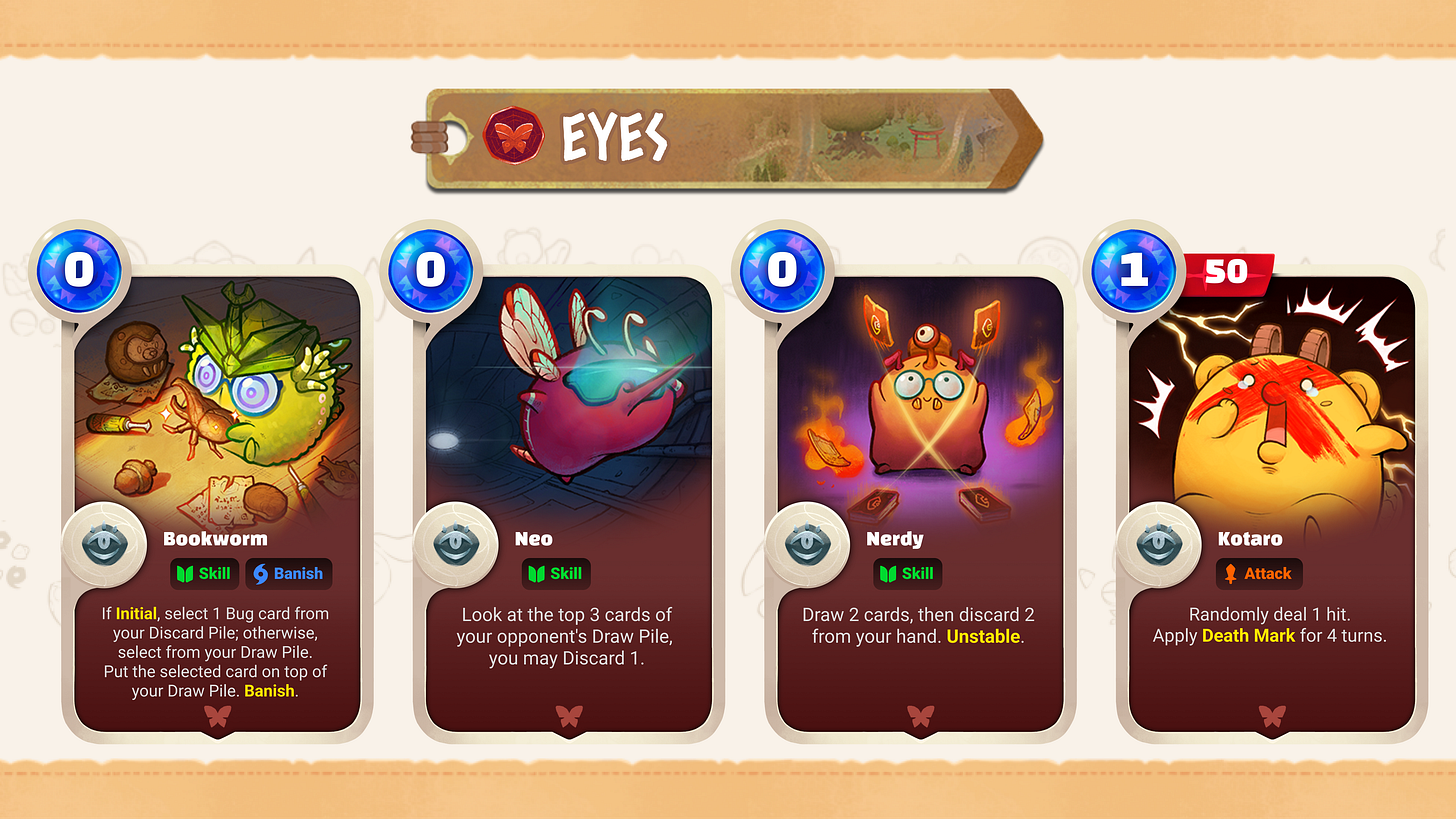Viewport: 1456px width, 819px height.
Task: Click the Eyes emblem on Nerdy's card
Action: 809,545
